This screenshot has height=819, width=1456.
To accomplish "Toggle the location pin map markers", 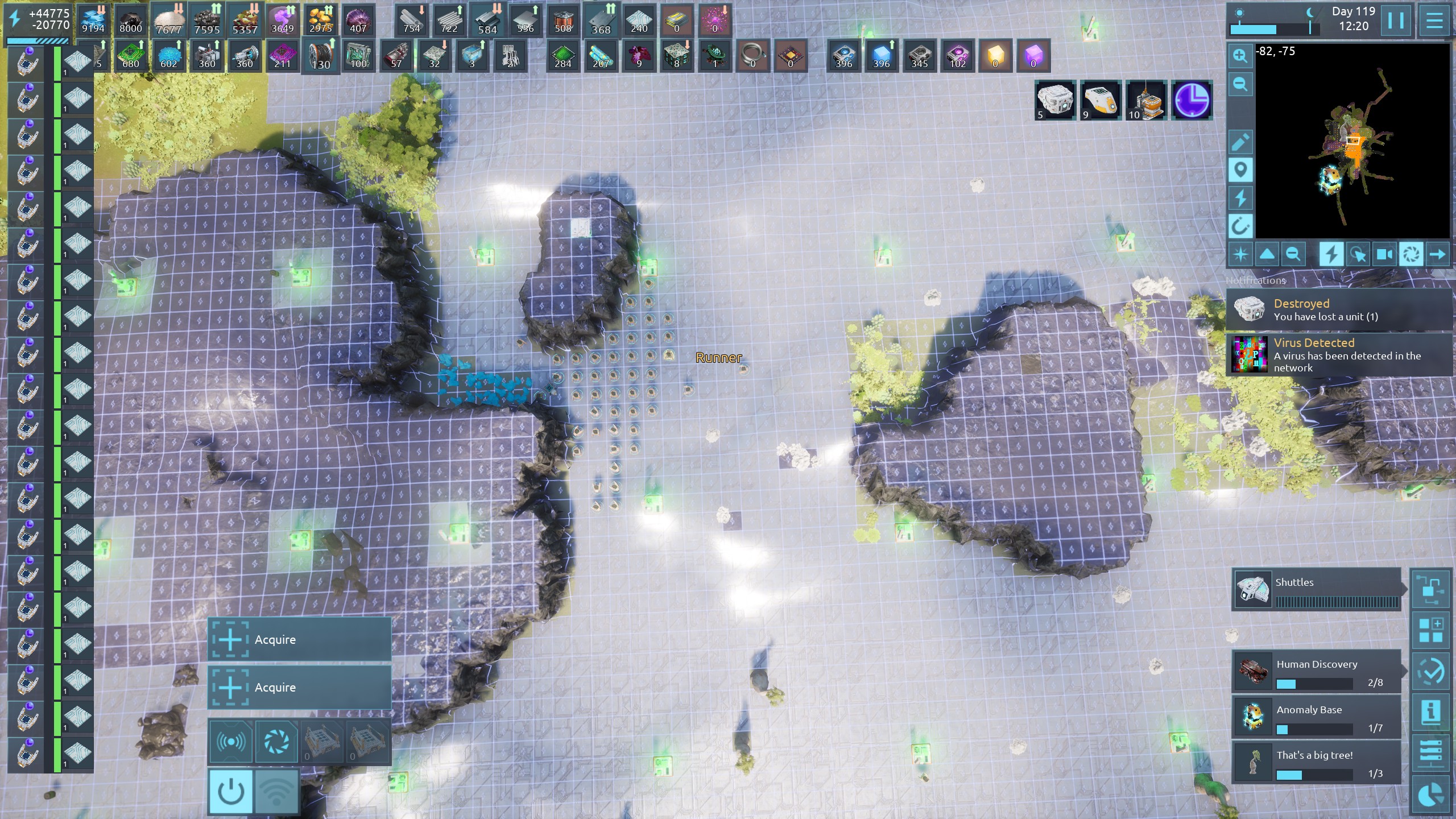I will pos(1240,169).
